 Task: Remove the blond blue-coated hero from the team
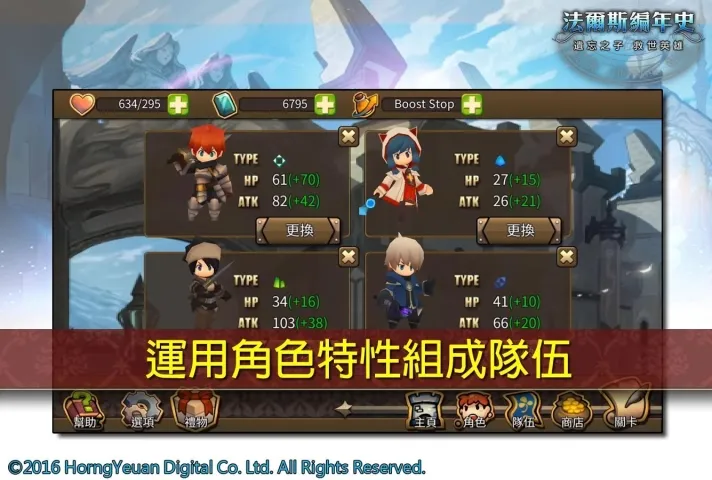pos(567,257)
